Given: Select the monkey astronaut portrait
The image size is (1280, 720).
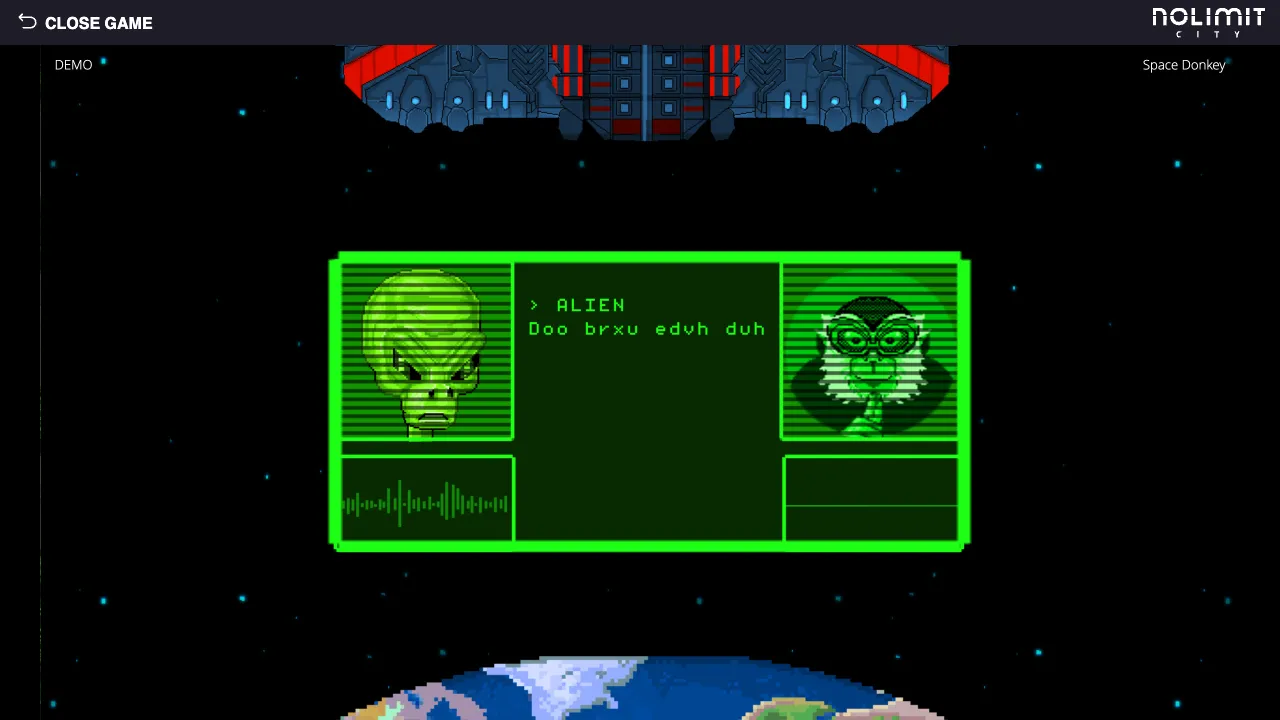Looking at the screenshot, I should tap(868, 350).
